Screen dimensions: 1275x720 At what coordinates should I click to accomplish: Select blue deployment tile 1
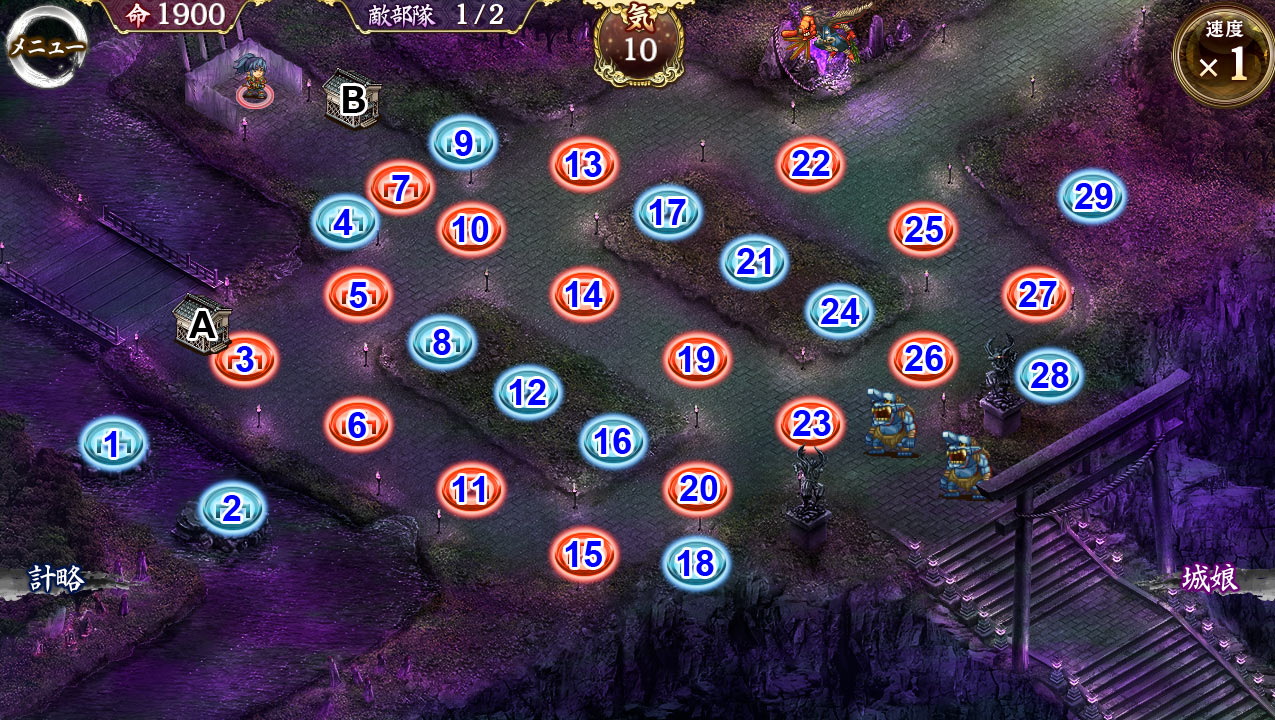click(113, 444)
